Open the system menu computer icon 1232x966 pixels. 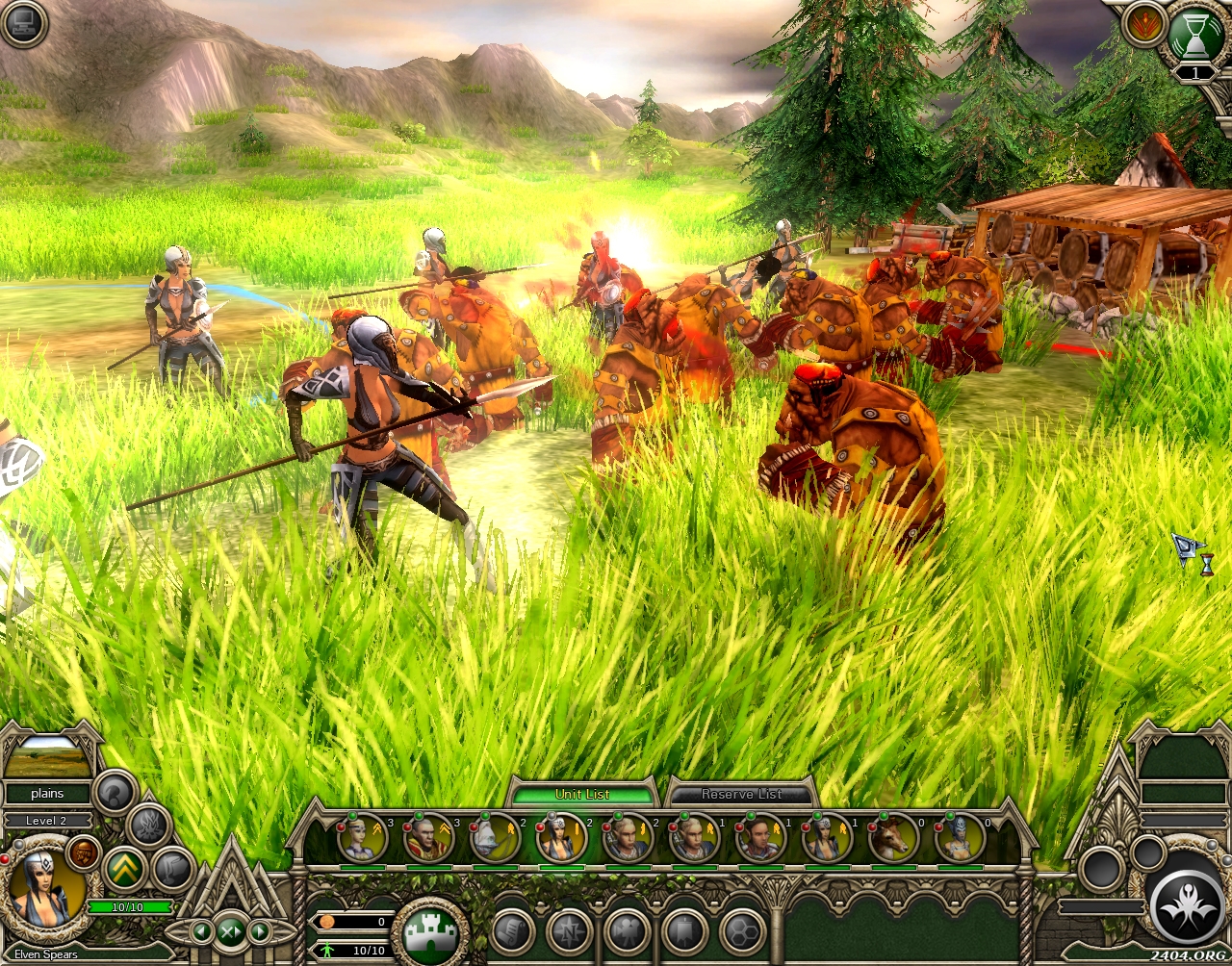24,24
